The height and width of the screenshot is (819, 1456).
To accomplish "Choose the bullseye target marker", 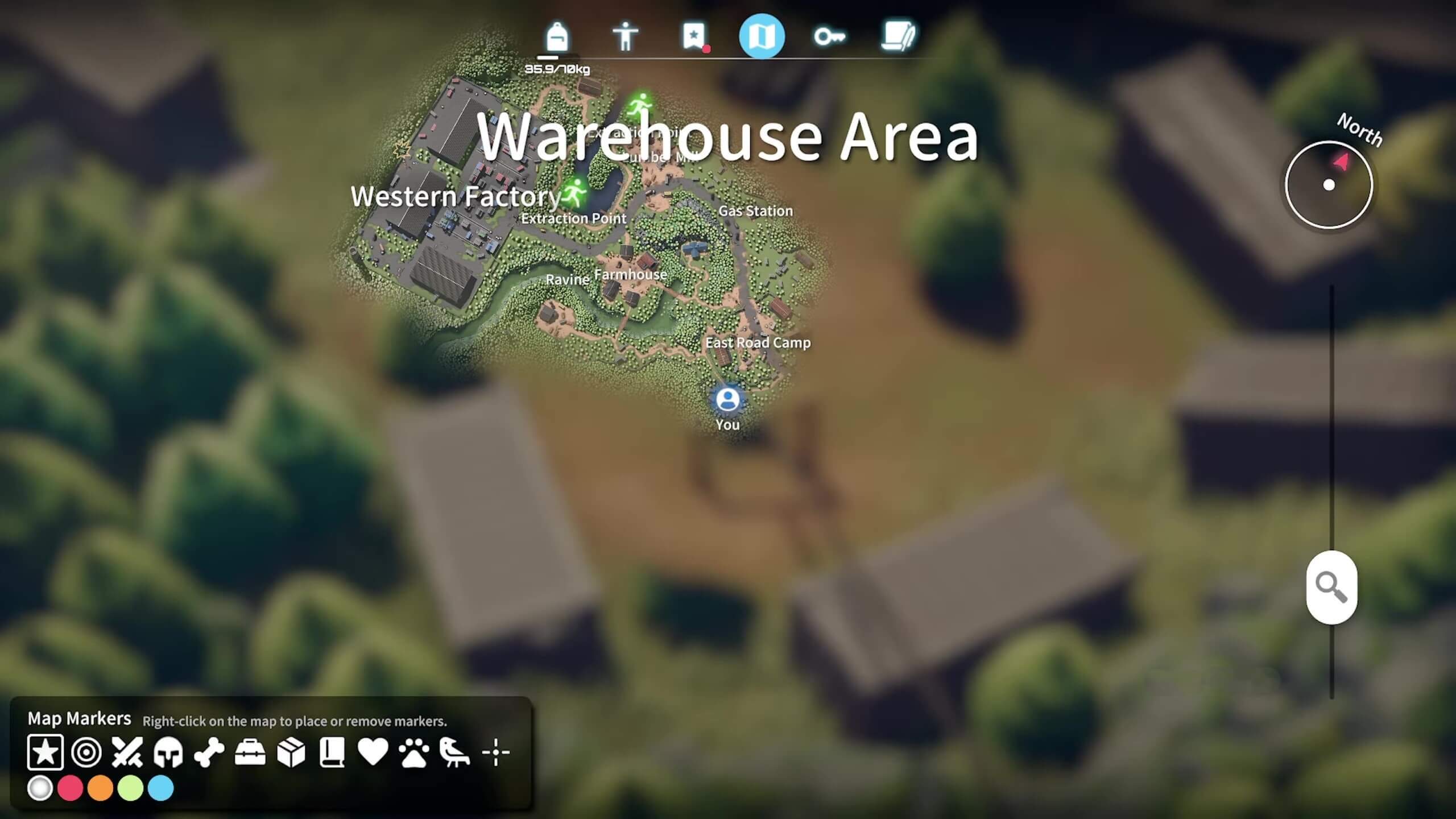I will click(x=86, y=752).
